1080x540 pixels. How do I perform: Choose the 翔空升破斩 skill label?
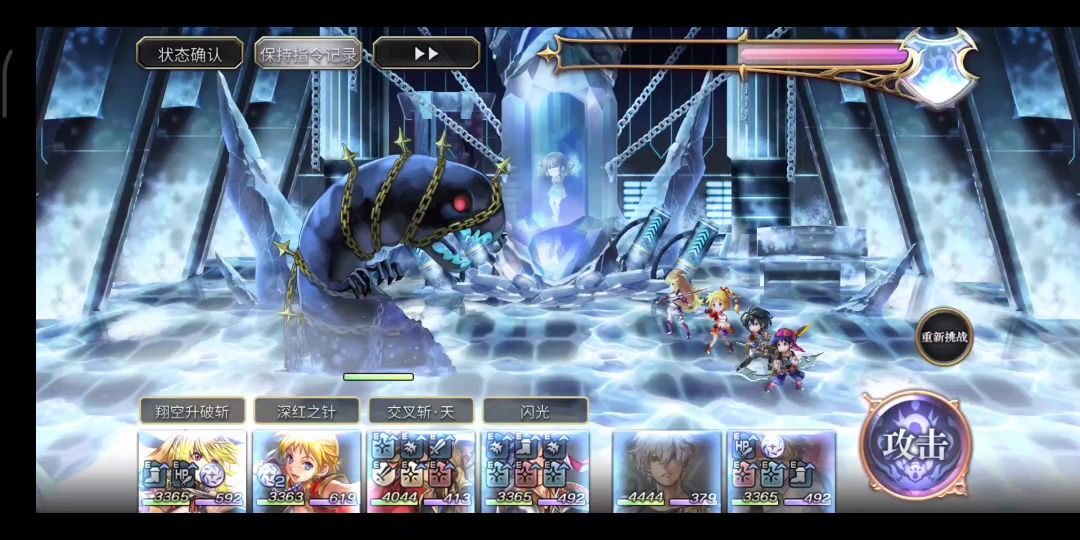pos(192,411)
